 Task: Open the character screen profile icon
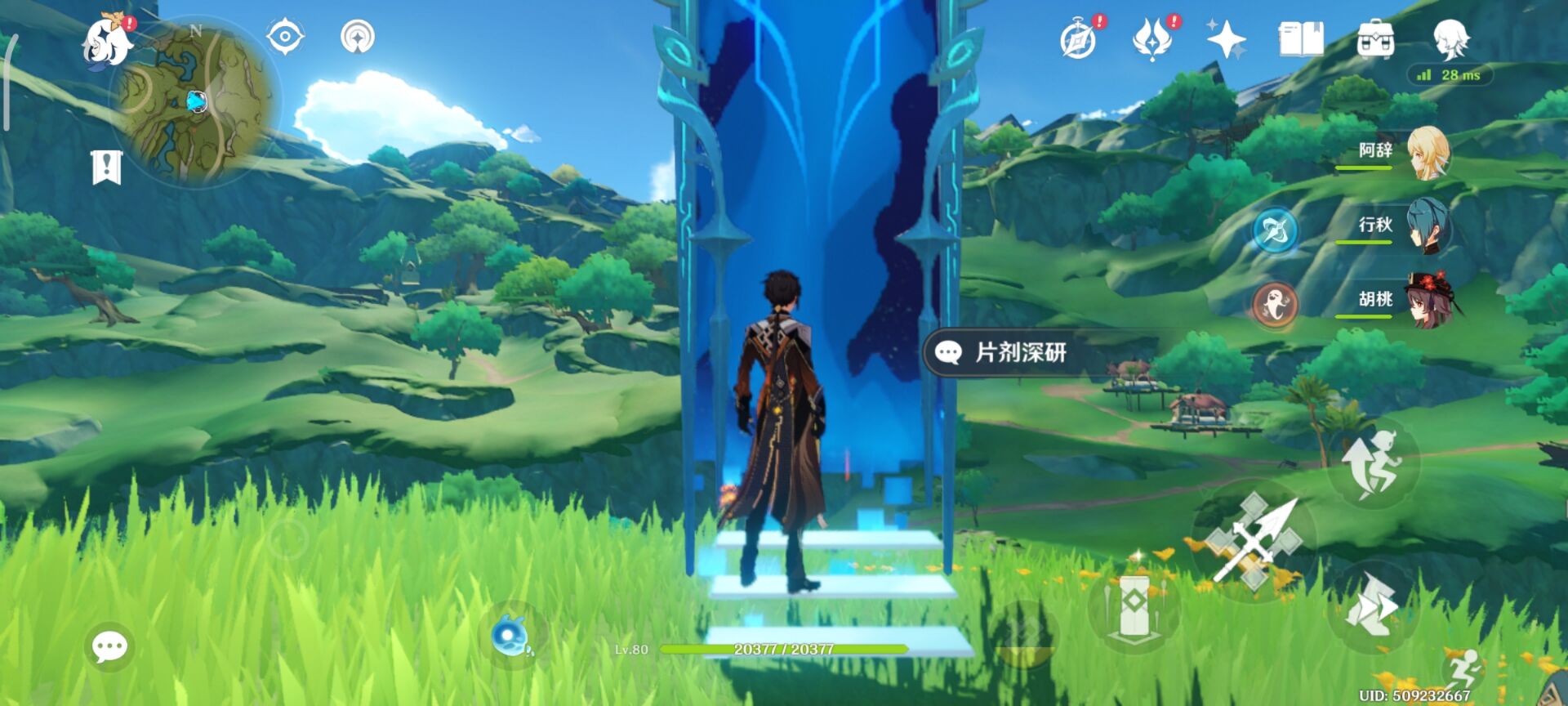(1450, 39)
